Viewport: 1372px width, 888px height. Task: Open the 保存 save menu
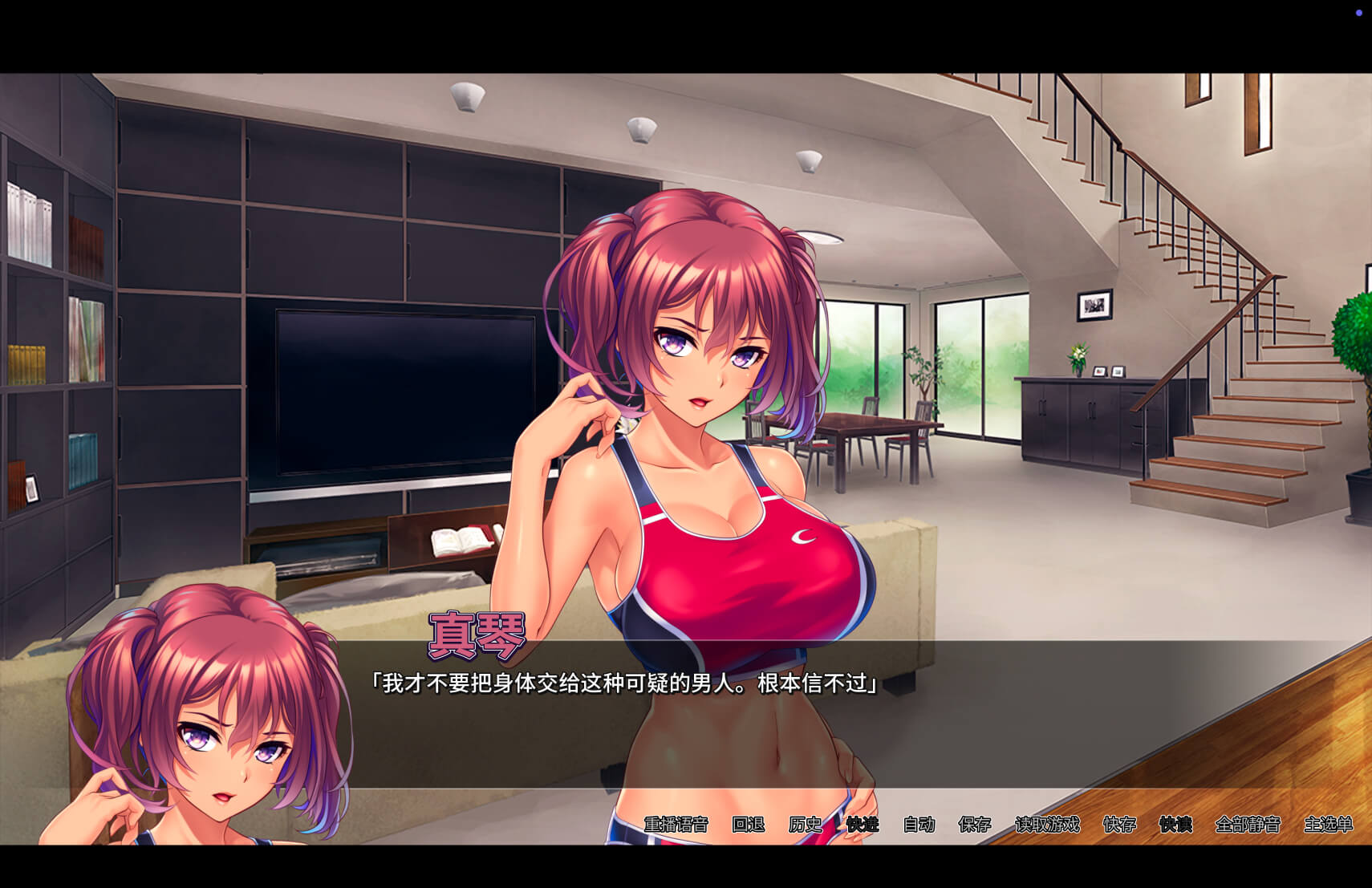[975, 824]
